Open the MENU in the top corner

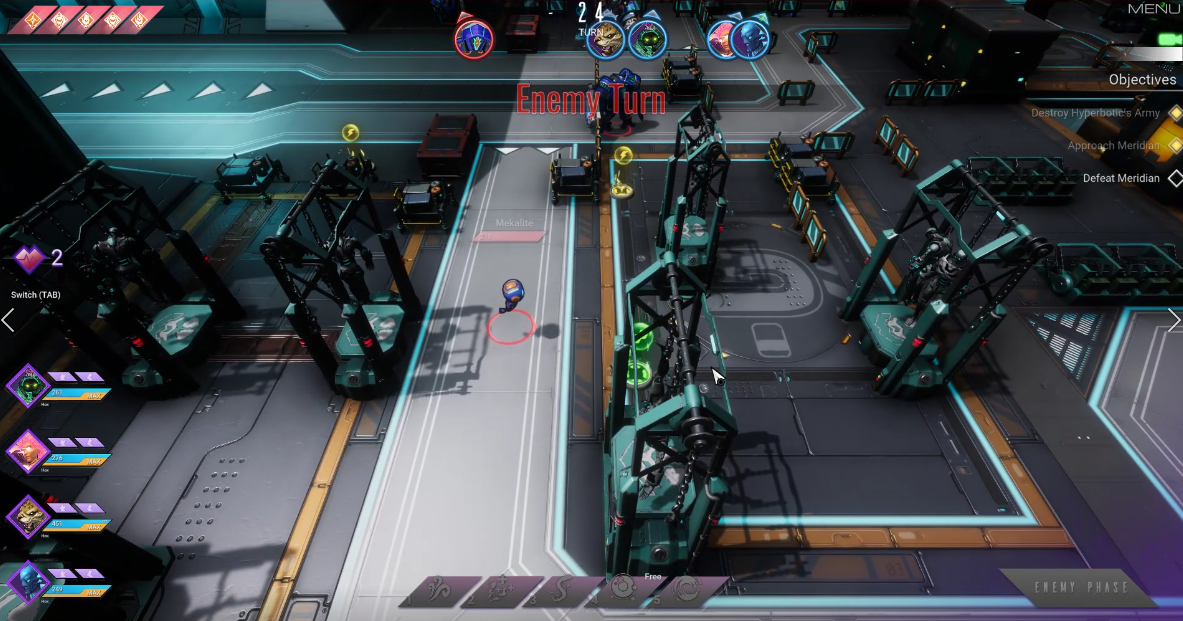coord(1153,9)
